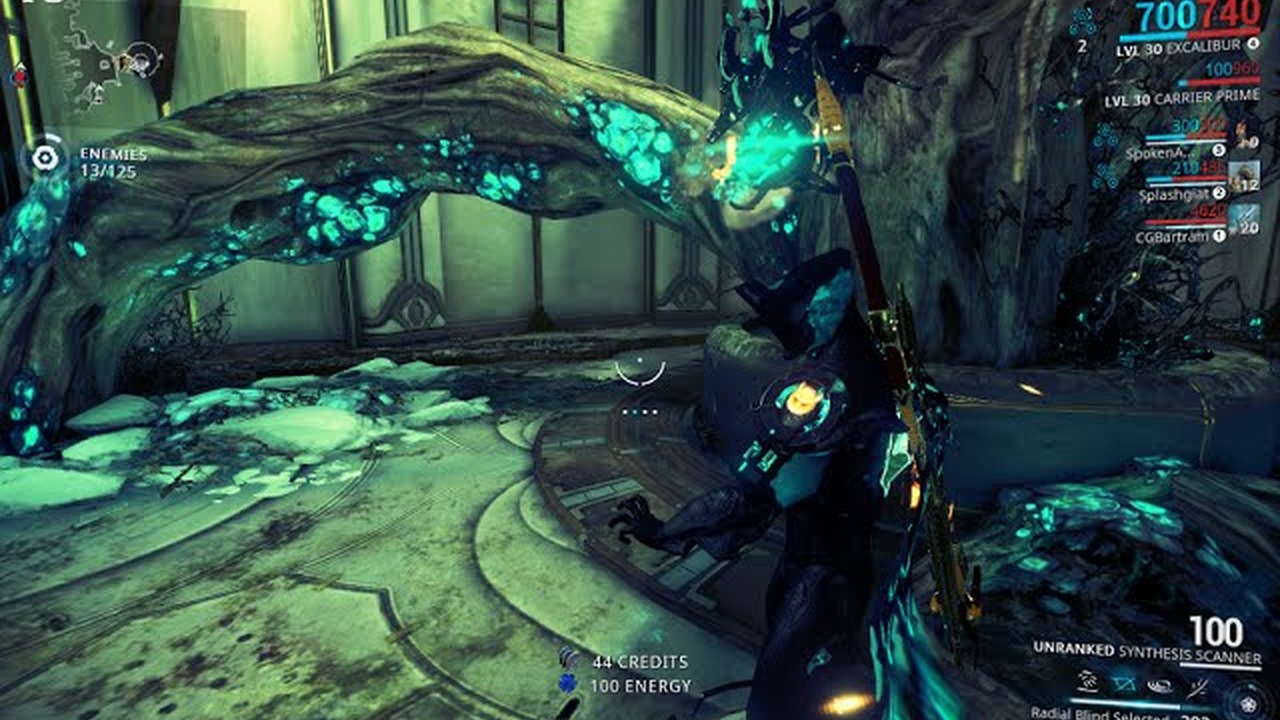
Task: Click the number 2 badge beside Splashgiat
Action: tap(1219, 191)
